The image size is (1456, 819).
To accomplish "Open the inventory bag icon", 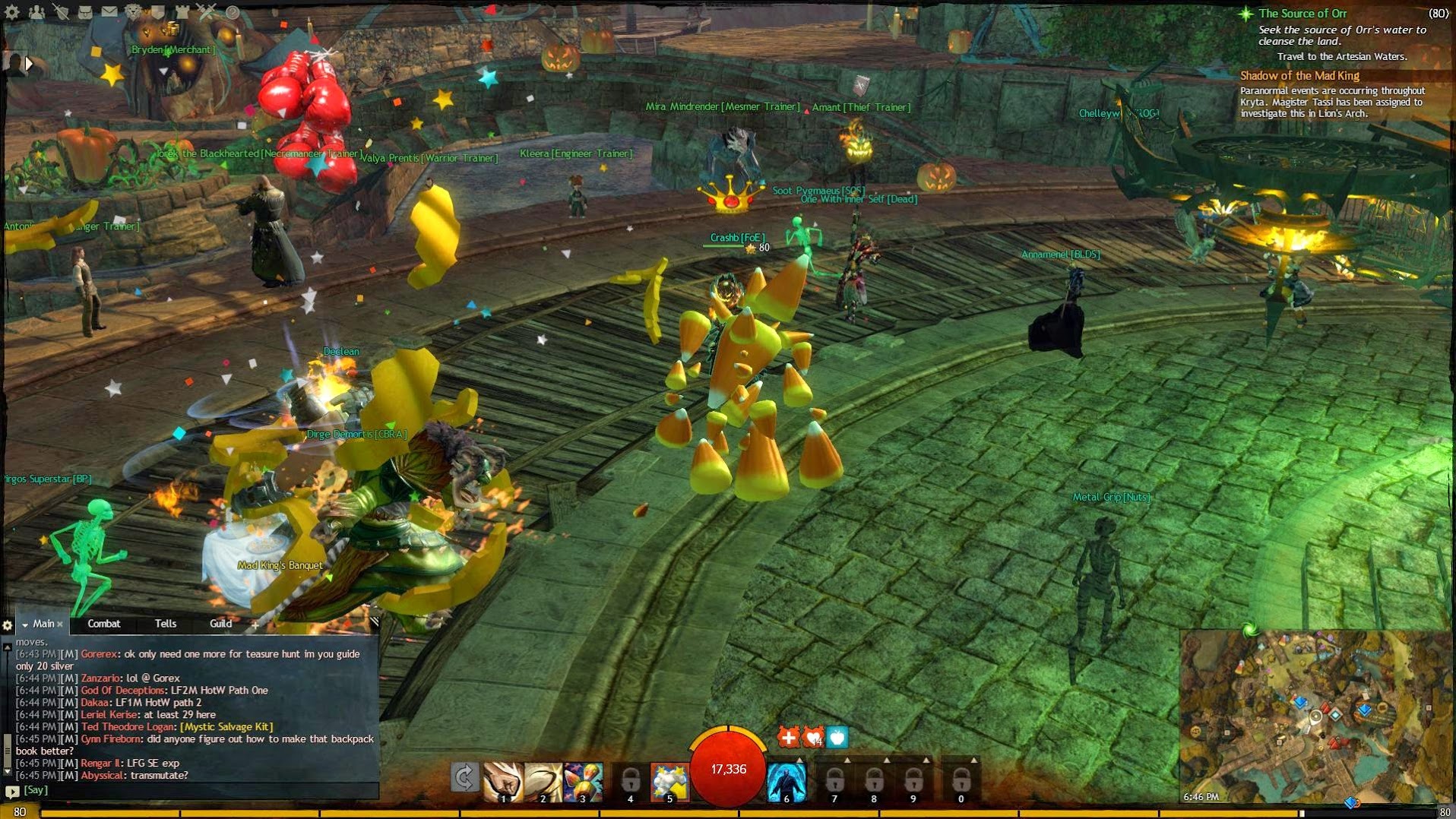I will [85, 11].
